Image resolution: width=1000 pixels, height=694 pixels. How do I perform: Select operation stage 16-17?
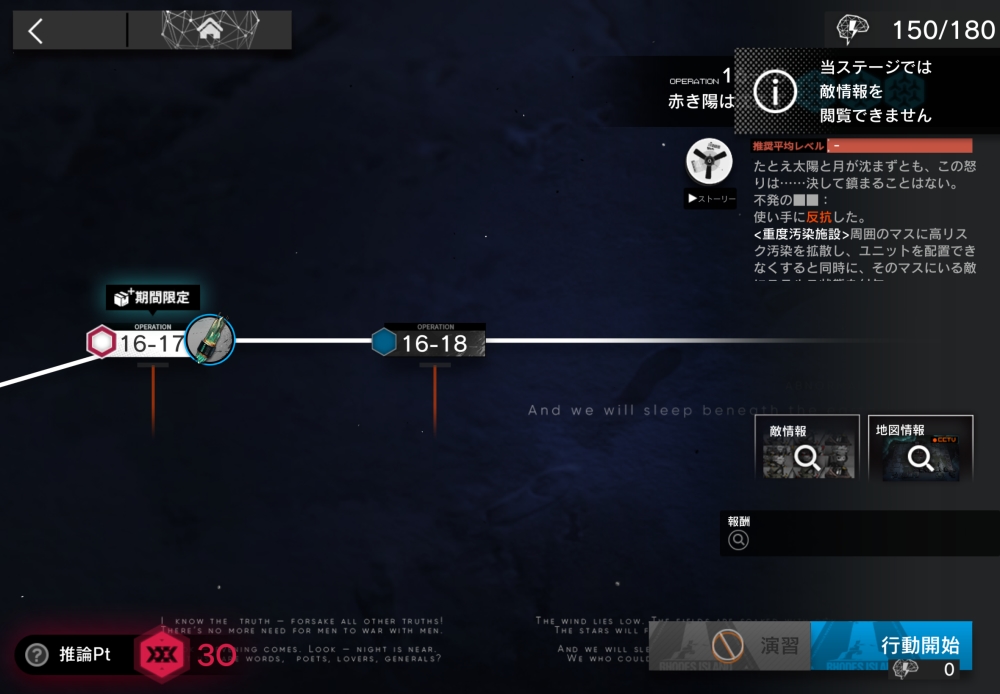pos(152,343)
